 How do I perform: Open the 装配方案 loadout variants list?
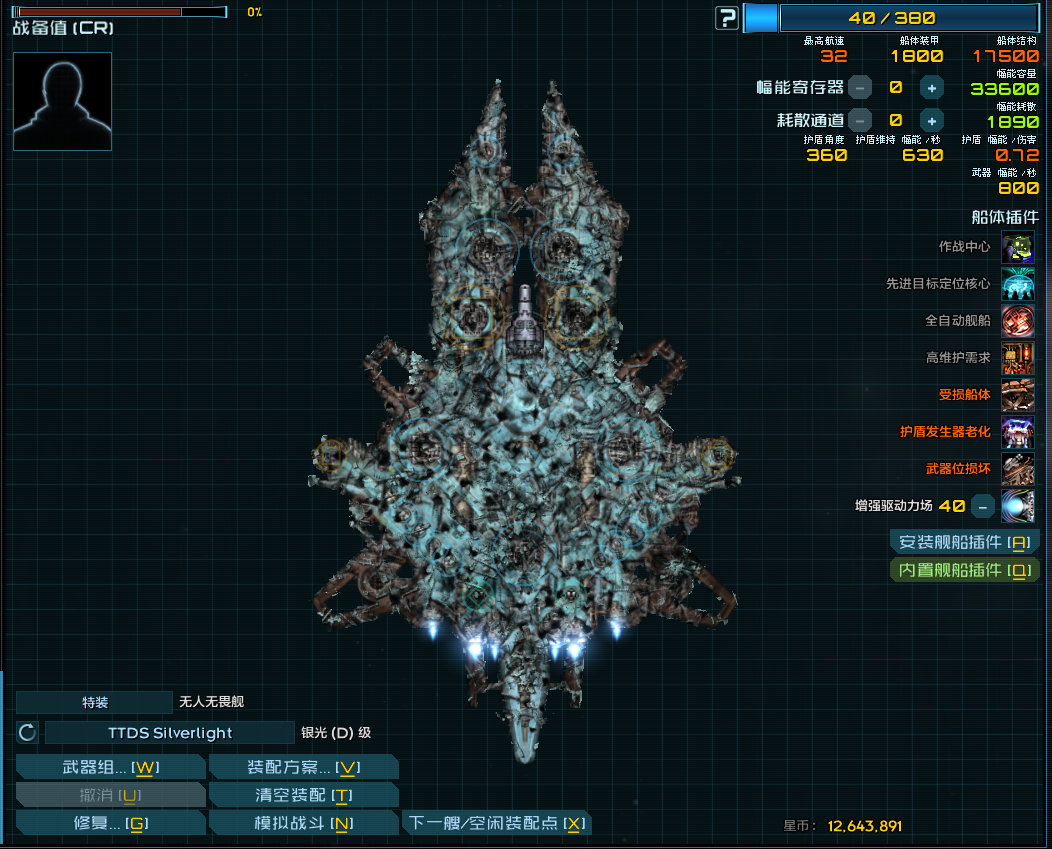coord(303,768)
